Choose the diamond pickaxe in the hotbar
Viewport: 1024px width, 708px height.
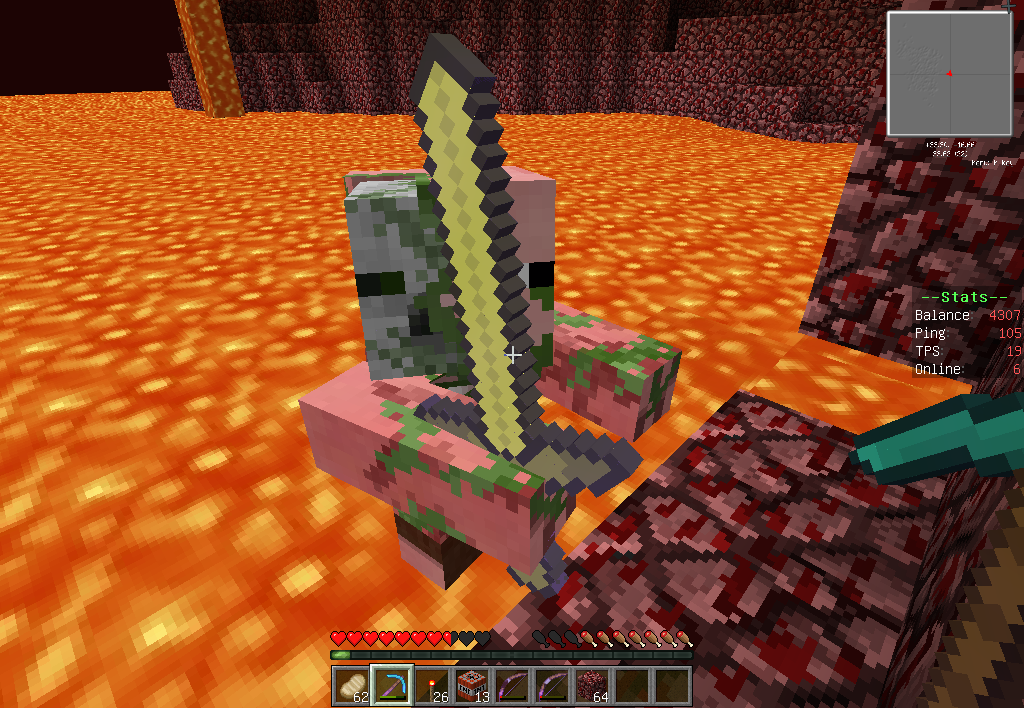coord(391,686)
